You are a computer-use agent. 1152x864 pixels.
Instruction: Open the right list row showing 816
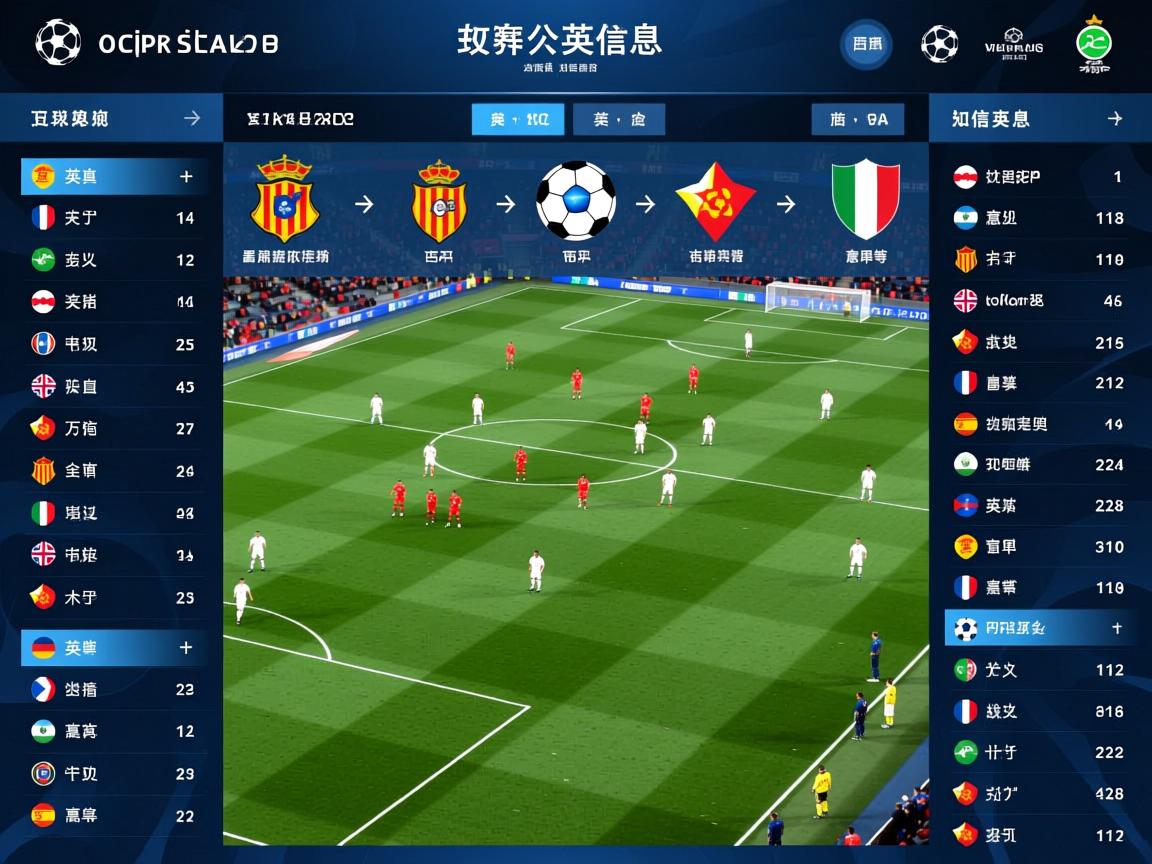pos(1038,711)
